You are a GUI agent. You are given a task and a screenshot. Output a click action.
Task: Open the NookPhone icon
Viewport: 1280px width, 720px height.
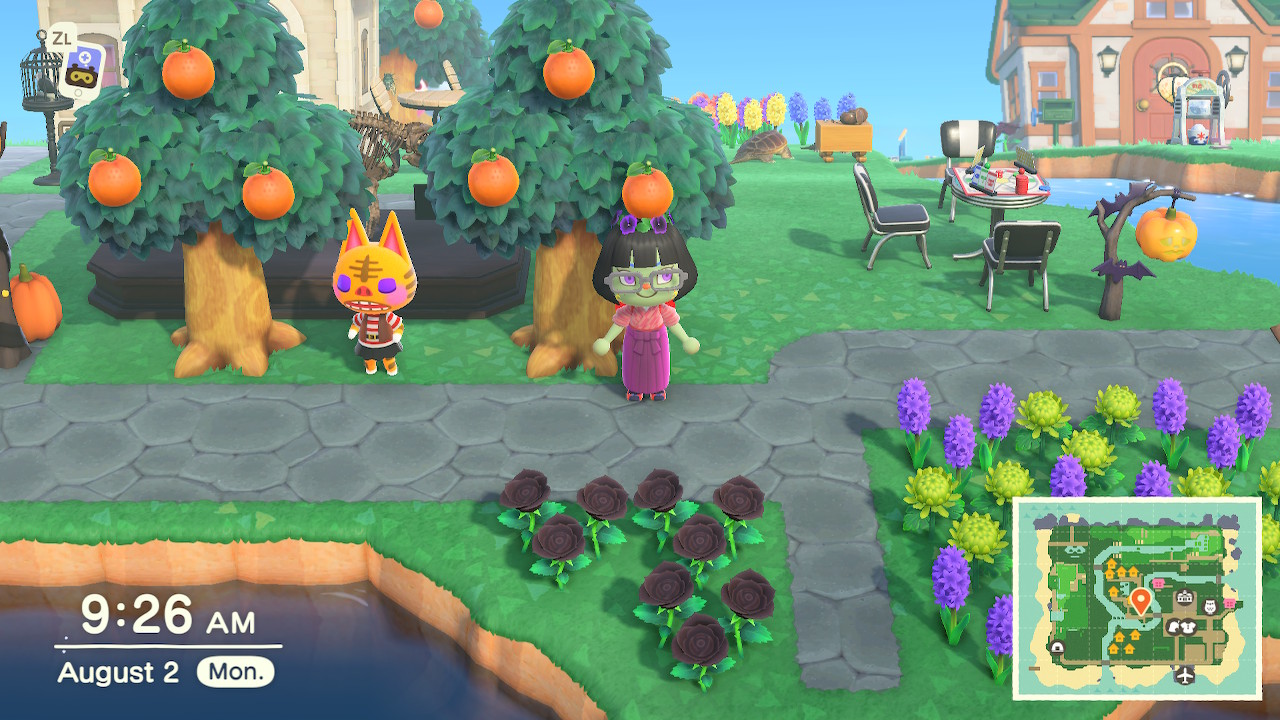pos(75,68)
